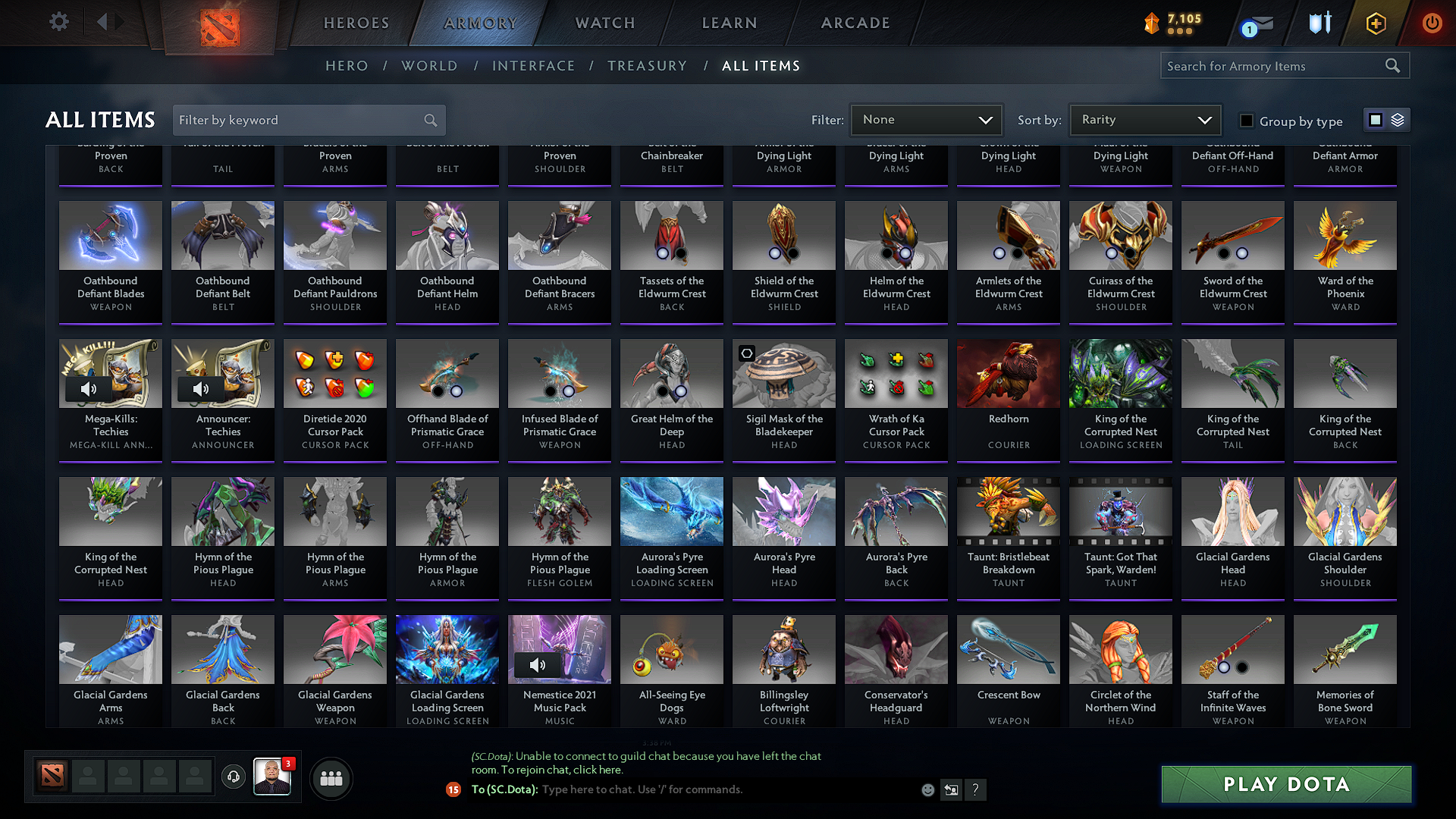
Task: Switch to the WATCH tab
Action: (x=603, y=23)
